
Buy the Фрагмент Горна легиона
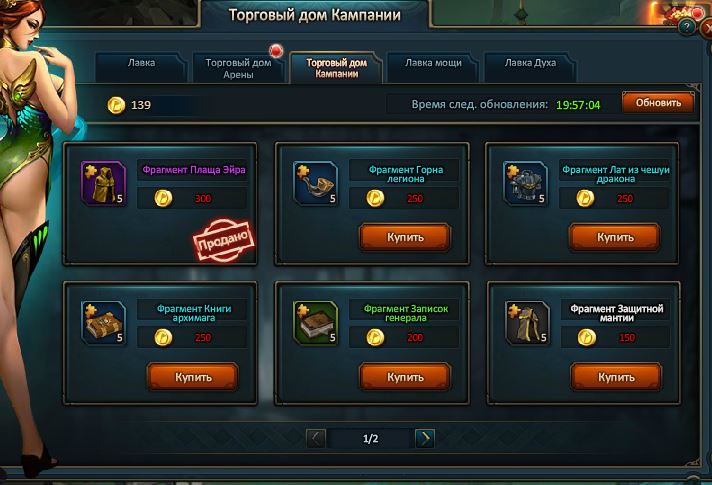pyautogui.click(x=405, y=237)
